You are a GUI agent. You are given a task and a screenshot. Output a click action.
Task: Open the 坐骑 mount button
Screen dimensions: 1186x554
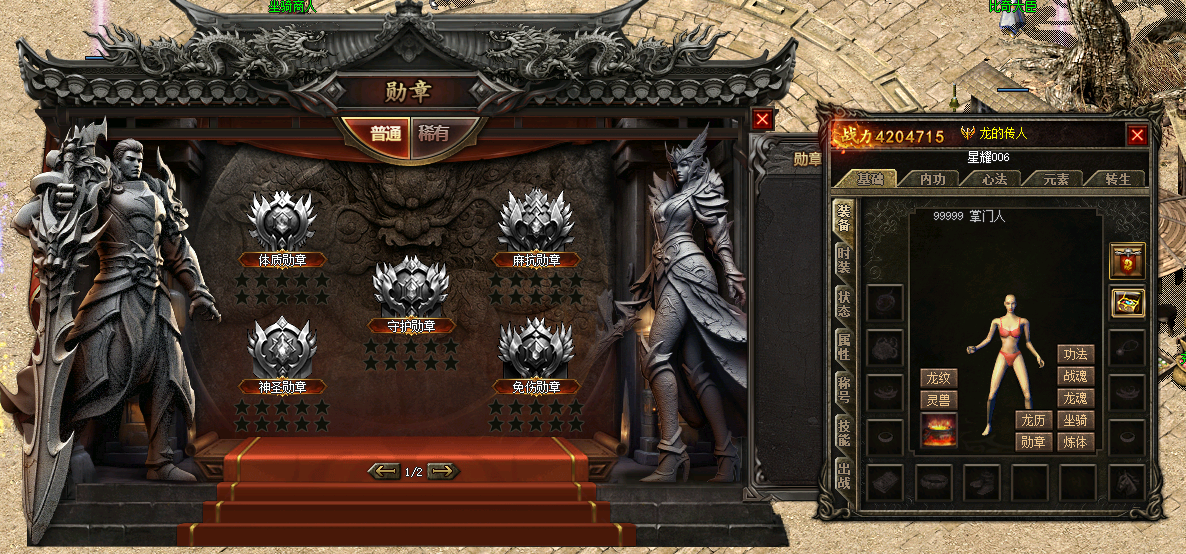tap(1076, 420)
